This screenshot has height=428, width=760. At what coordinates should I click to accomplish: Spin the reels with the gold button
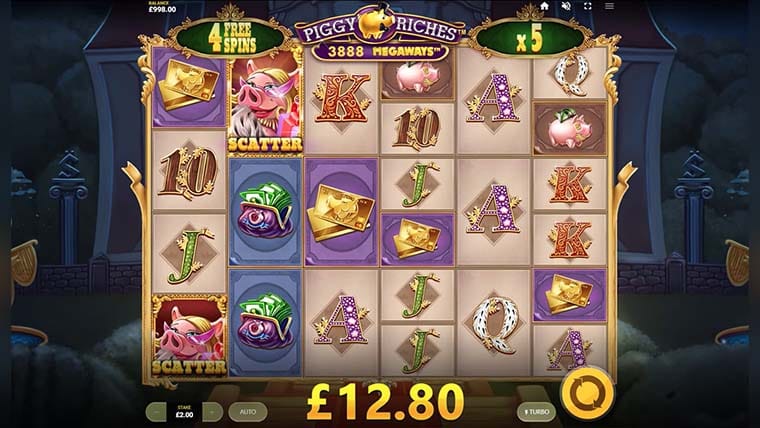[x=581, y=393]
